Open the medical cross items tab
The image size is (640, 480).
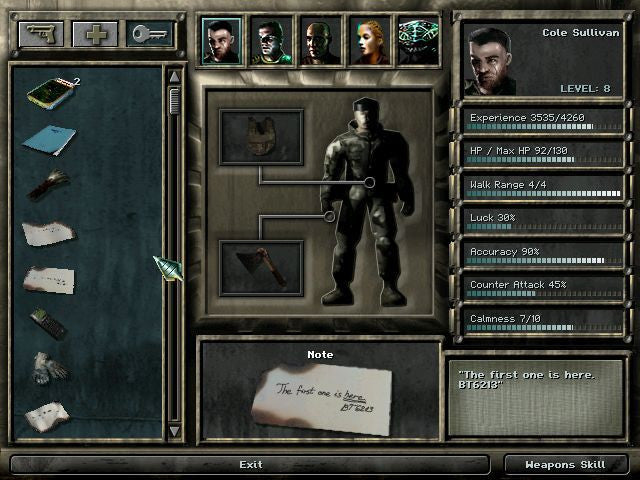[x=95, y=33]
